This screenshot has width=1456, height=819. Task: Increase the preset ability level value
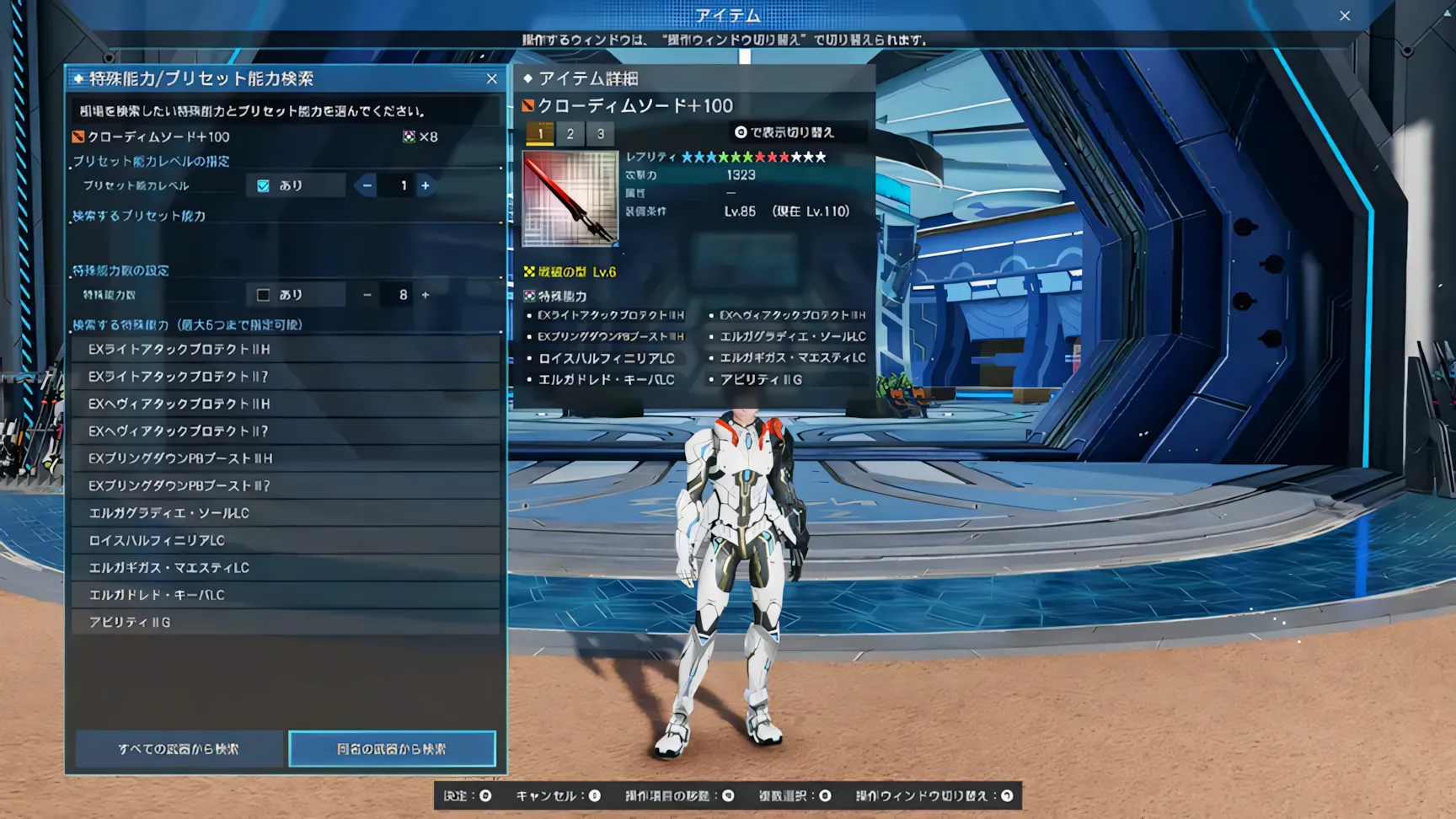(x=426, y=186)
